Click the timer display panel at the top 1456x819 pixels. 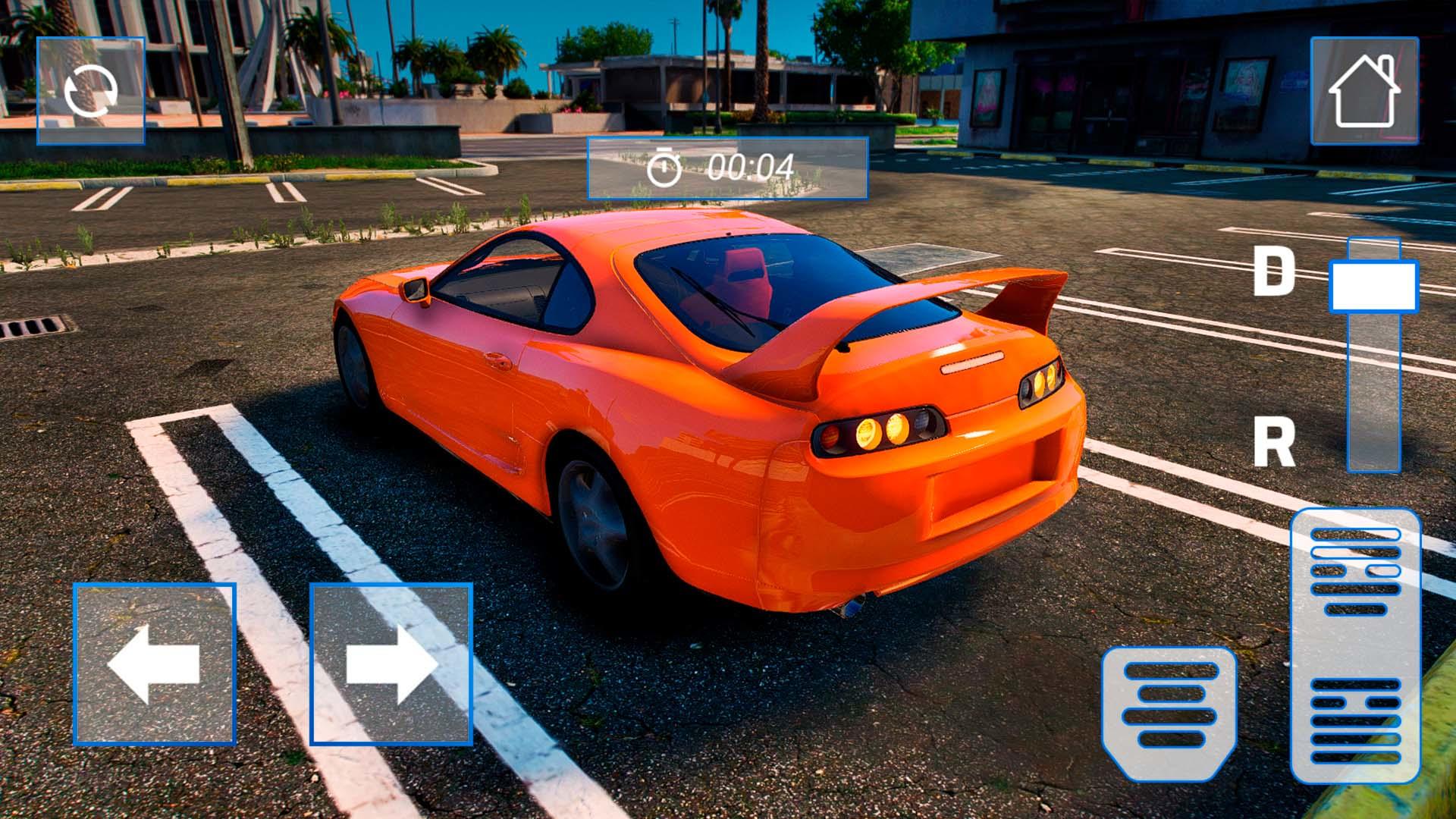pos(728,168)
